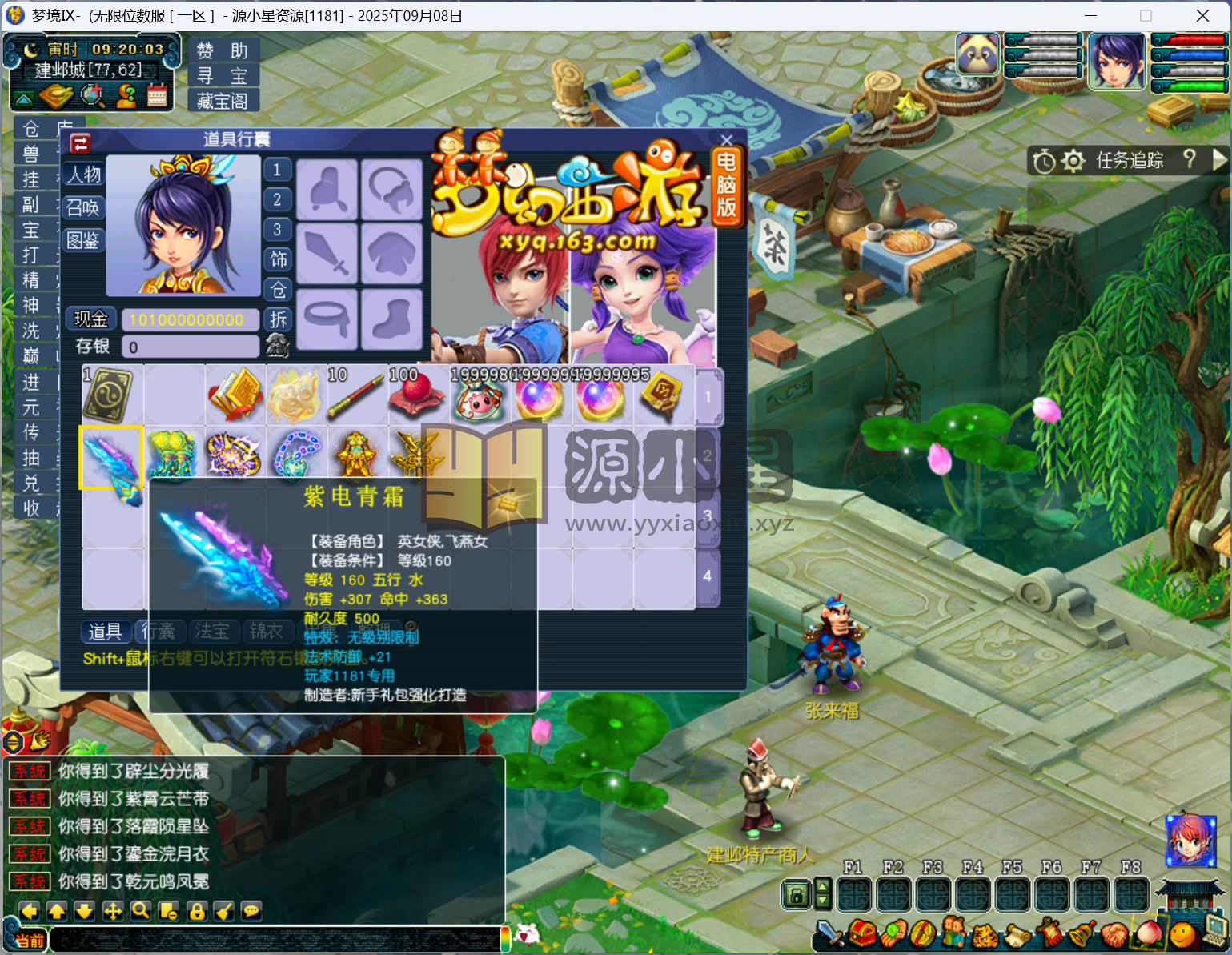Screen dimensions: 1232x955
Task: Open the treasure chest inventory icon in the action bar
Action: pos(862,933)
